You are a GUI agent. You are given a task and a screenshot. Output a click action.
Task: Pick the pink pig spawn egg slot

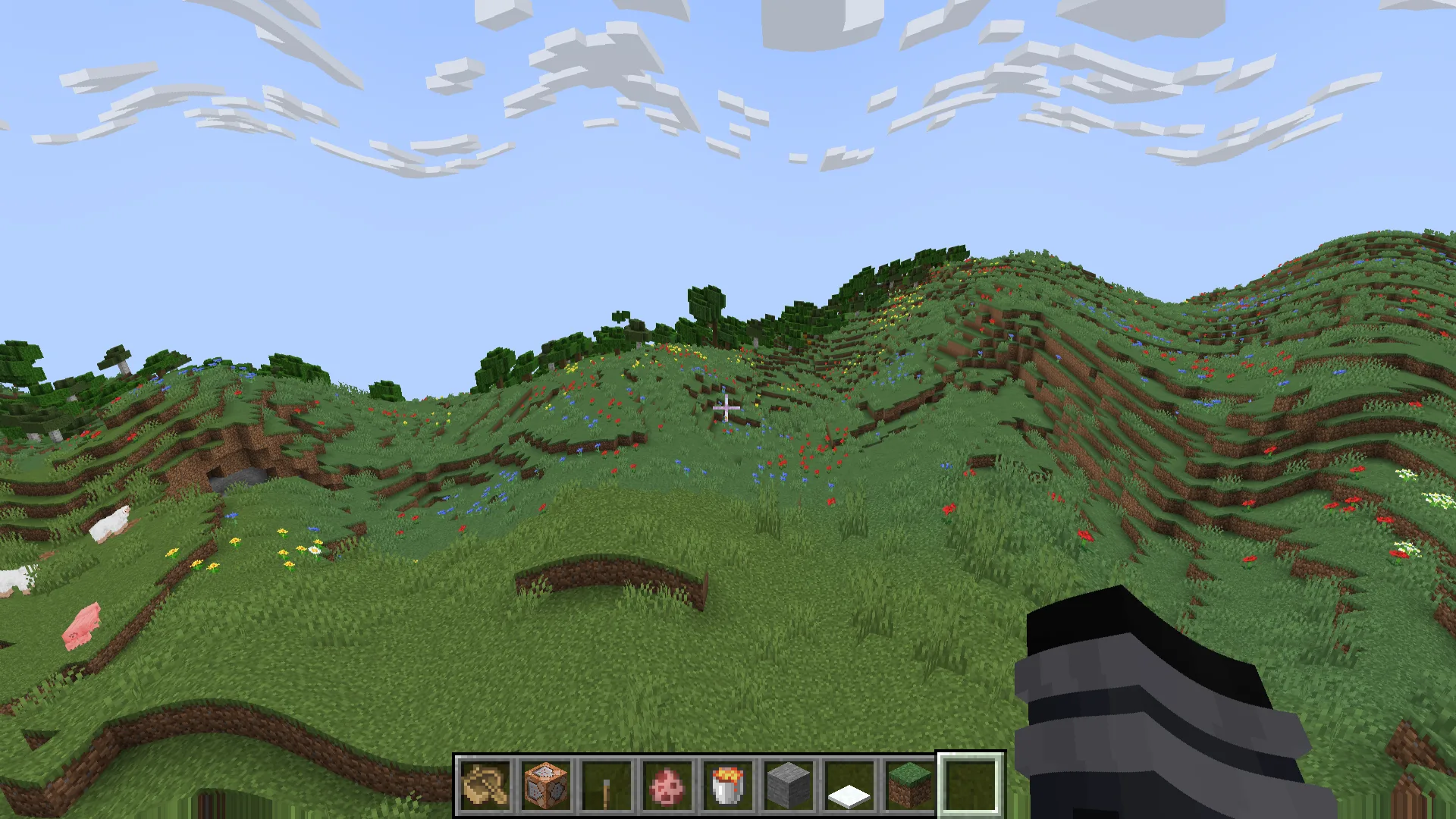click(x=667, y=785)
